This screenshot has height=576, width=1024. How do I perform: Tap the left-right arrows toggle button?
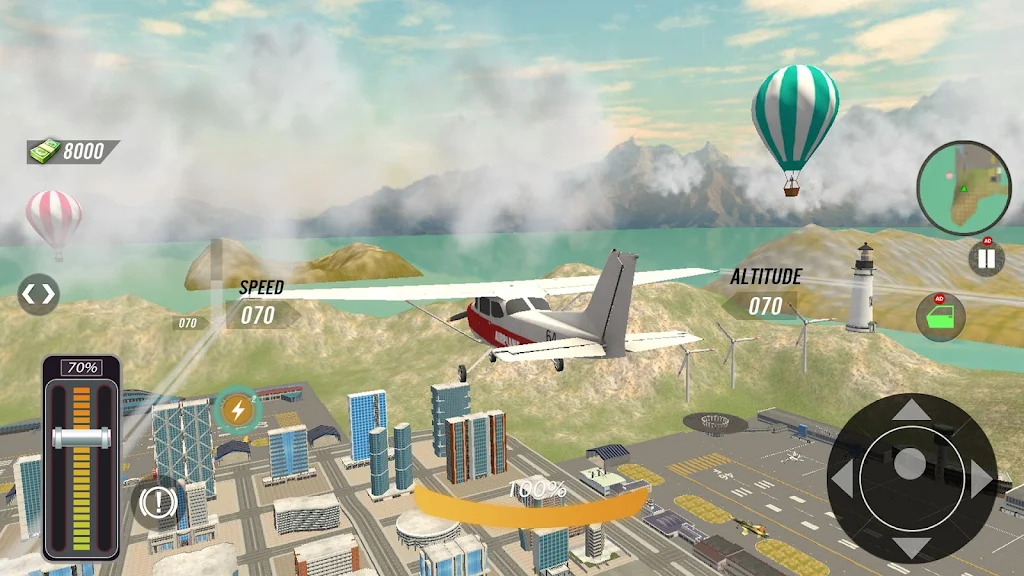38,294
